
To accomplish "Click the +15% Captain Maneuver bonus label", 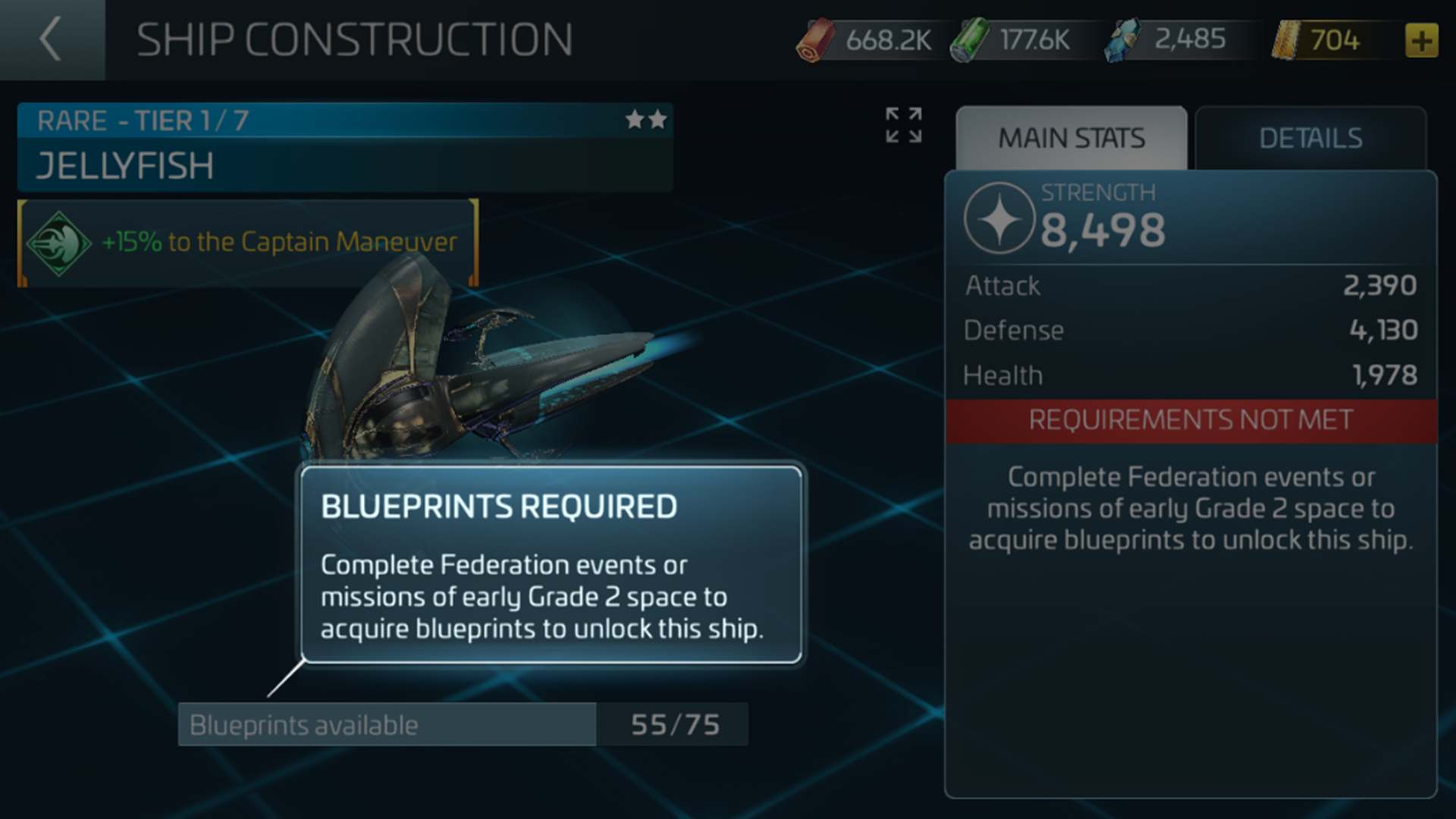I will (x=281, y=243).
